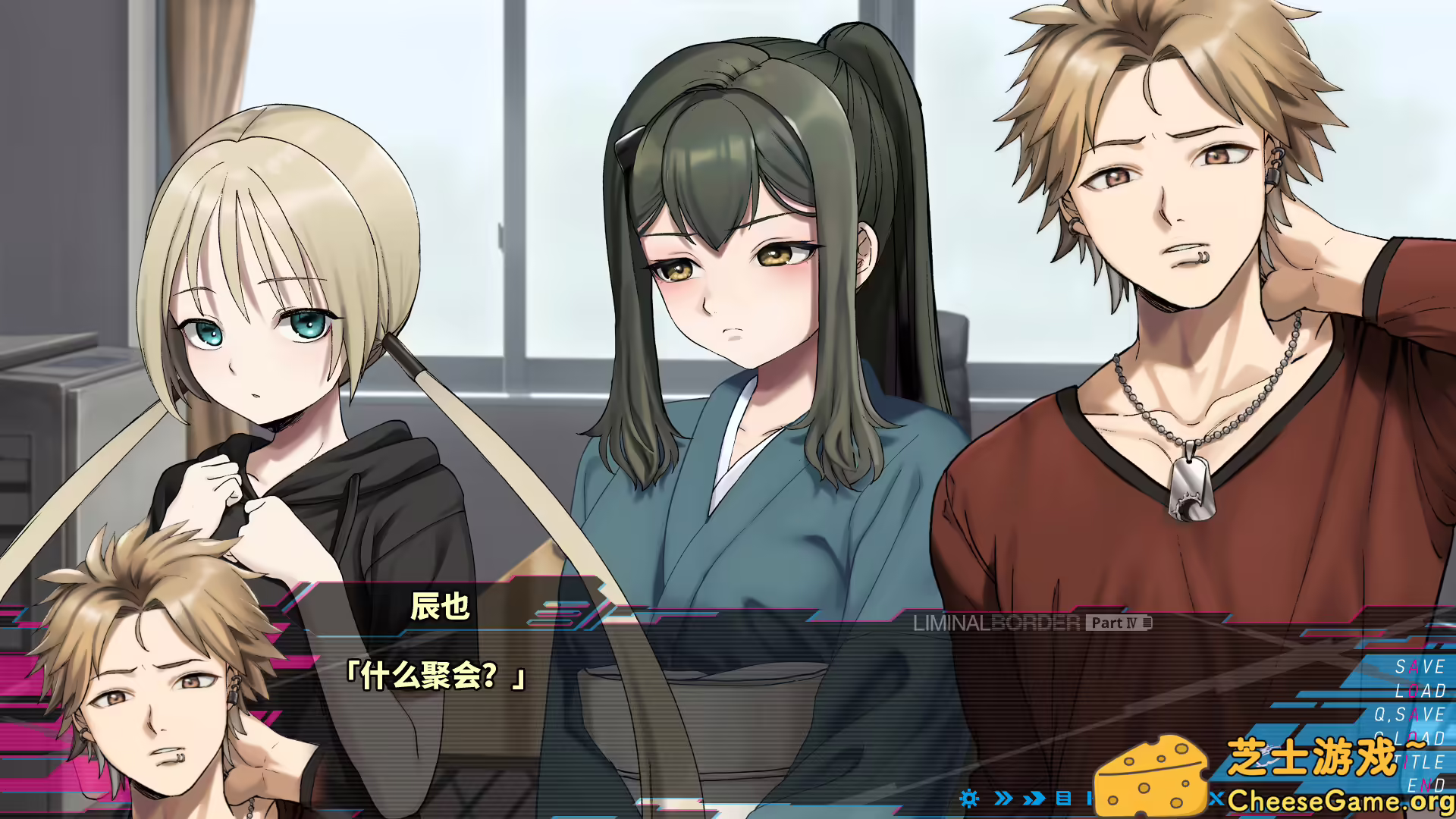Select SAVE from the right-side menu
The image size is (1456, 819).
pos(1418,667)
